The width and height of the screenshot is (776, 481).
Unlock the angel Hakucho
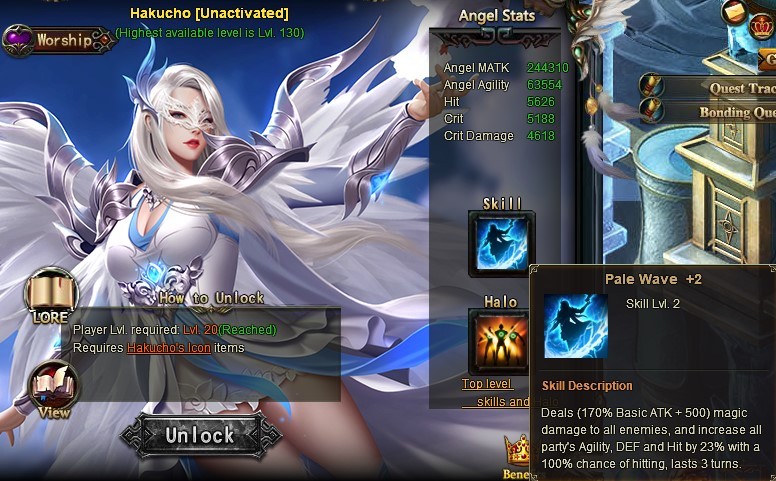(x=199, y=435)
